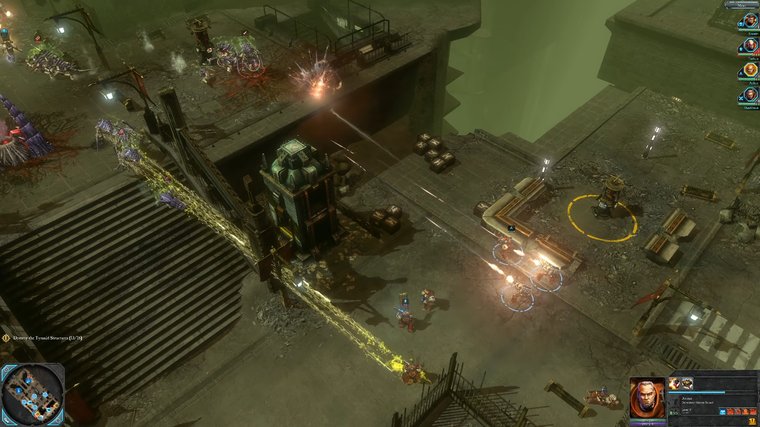Click the selected hero's large portrait
Viewport: 760px width, 427px height.
pos(646,399)
